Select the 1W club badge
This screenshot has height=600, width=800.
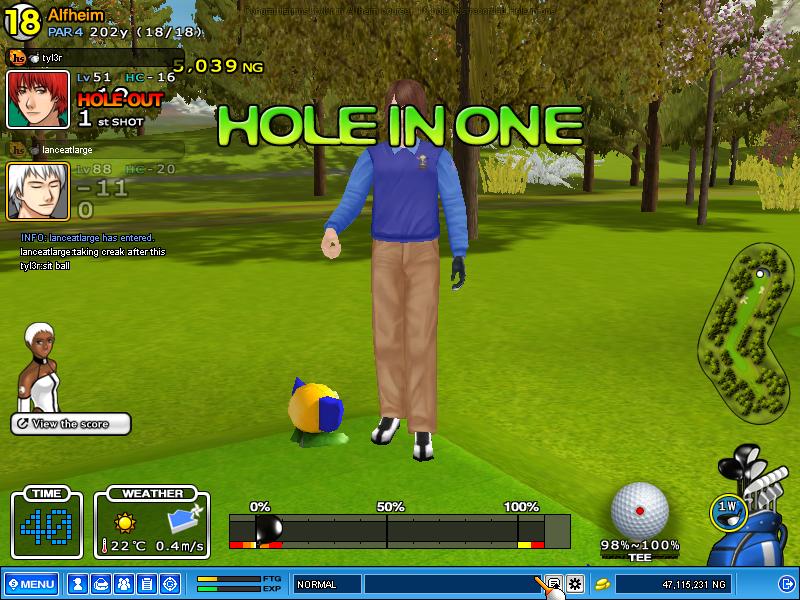point(728,509)
